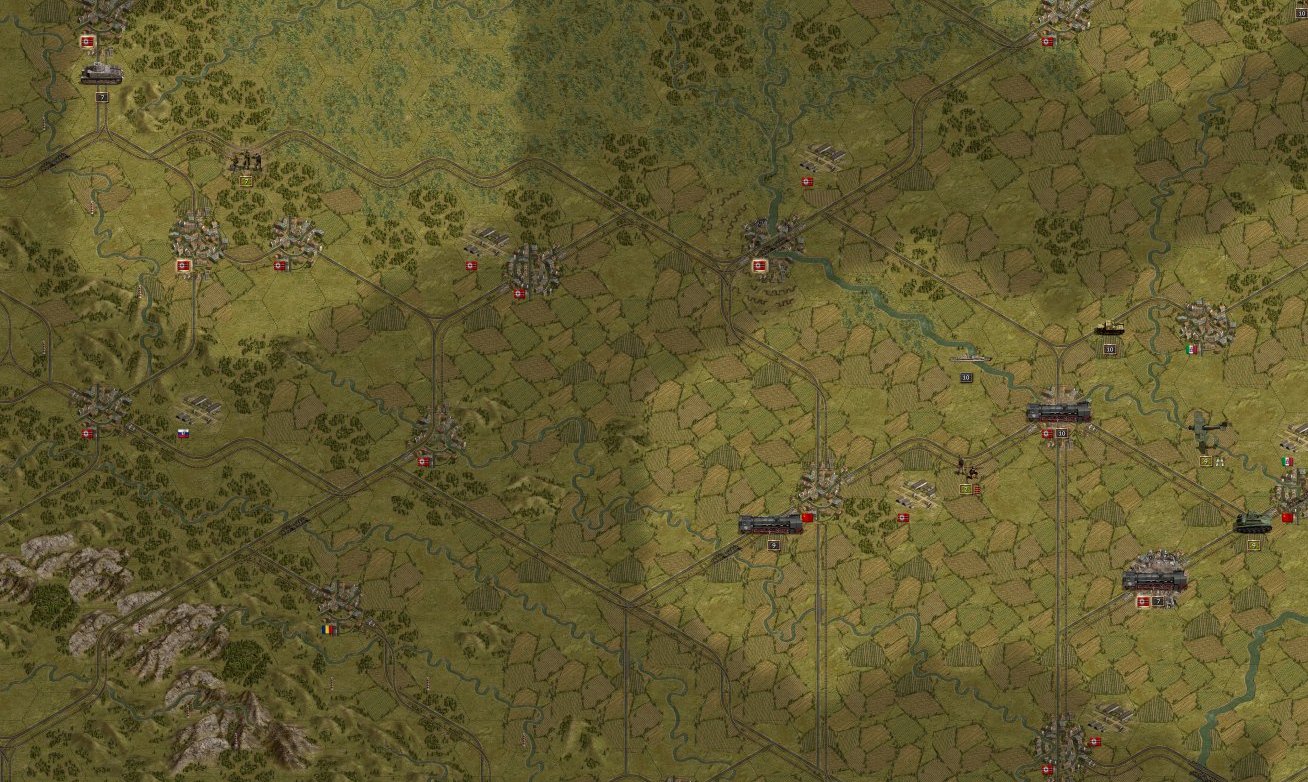This screenshot has width=1308, height=782.
Task: Select the Soviet locomotive showing strength 3
Action: [x=768, y=523]
